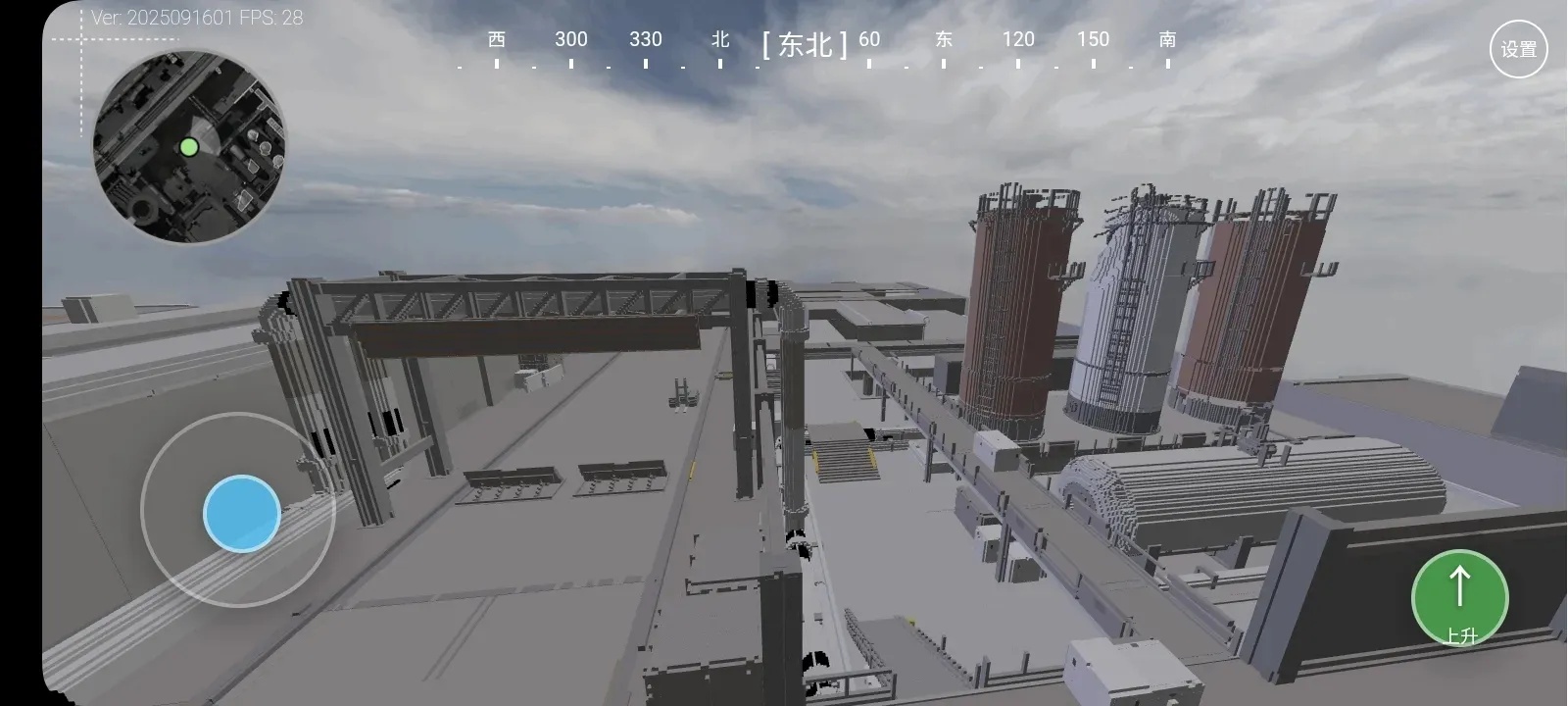Select the 120 compass value
Viewport: 1568px width, 706px height.
click(1019, 39)
